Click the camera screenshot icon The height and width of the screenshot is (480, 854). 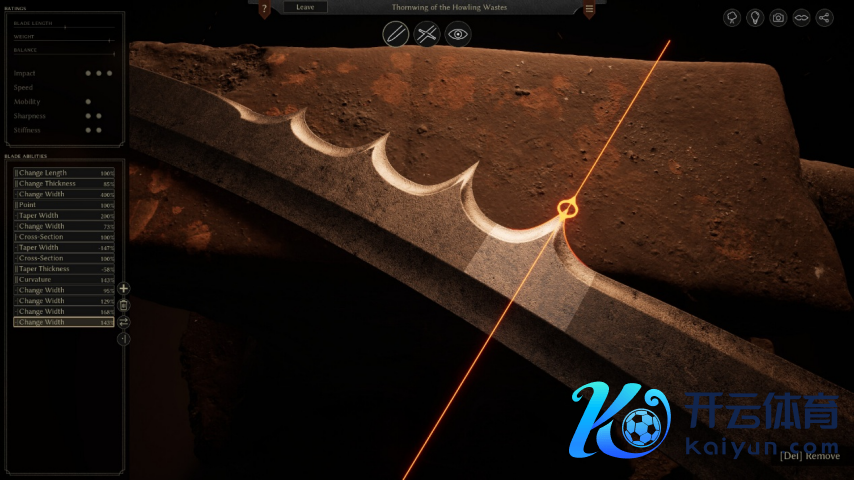[x=778, y=18]
